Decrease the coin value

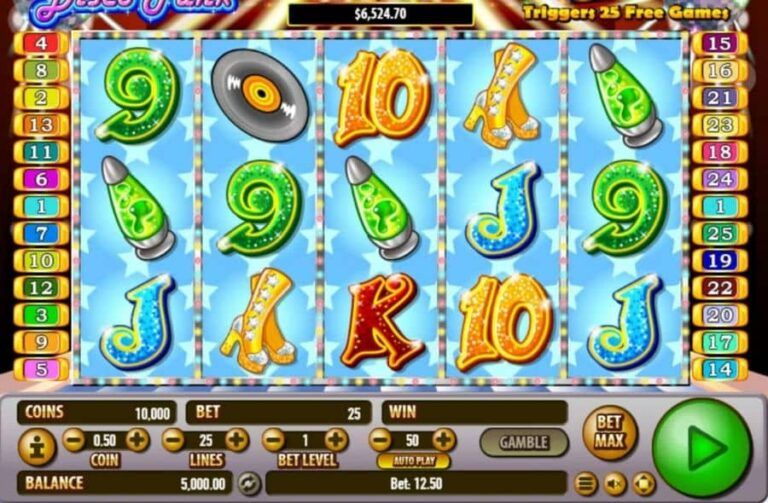(74, 440)
